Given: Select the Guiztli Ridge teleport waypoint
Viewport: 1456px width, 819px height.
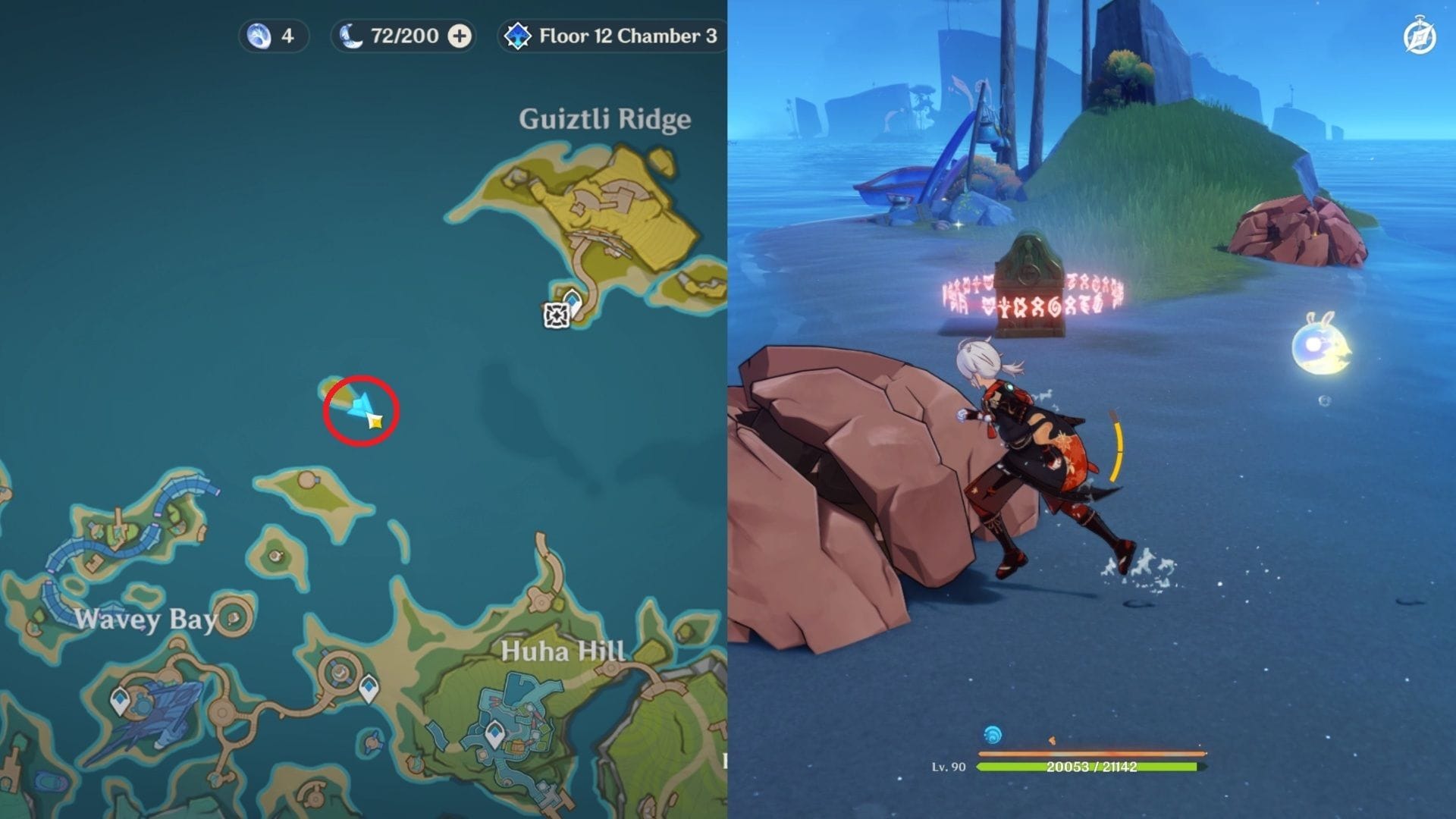Looking at the screenshot, I should tap(571, 299).
